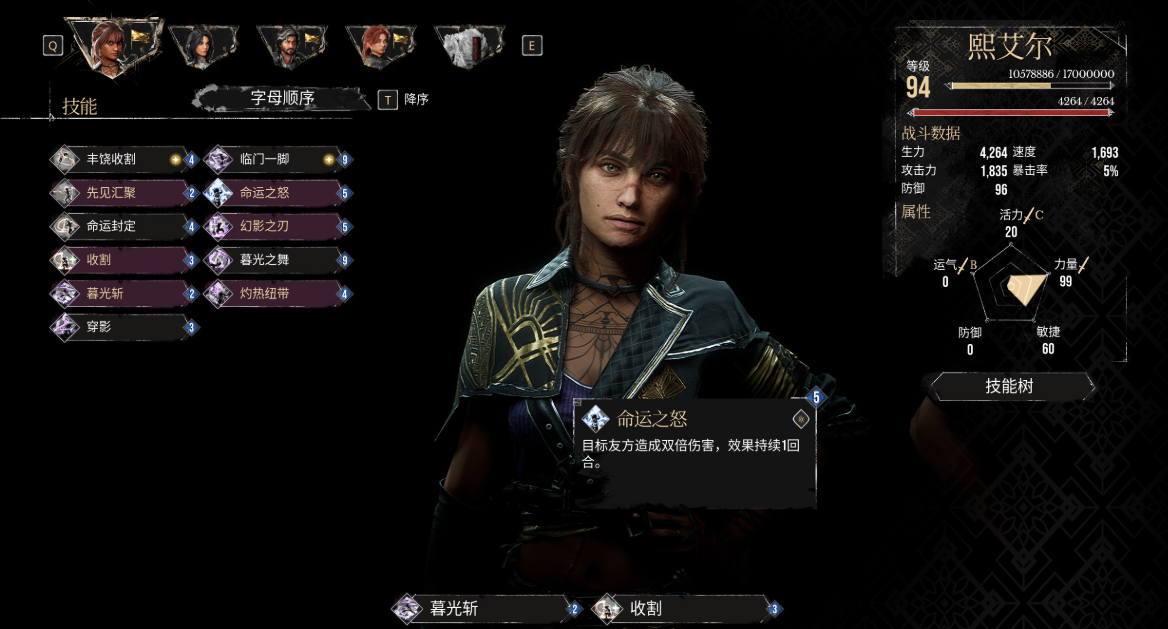1168x629 pixels.
Task: Switch to the bearded man's portrait
Action: click(x=291, y=45)
